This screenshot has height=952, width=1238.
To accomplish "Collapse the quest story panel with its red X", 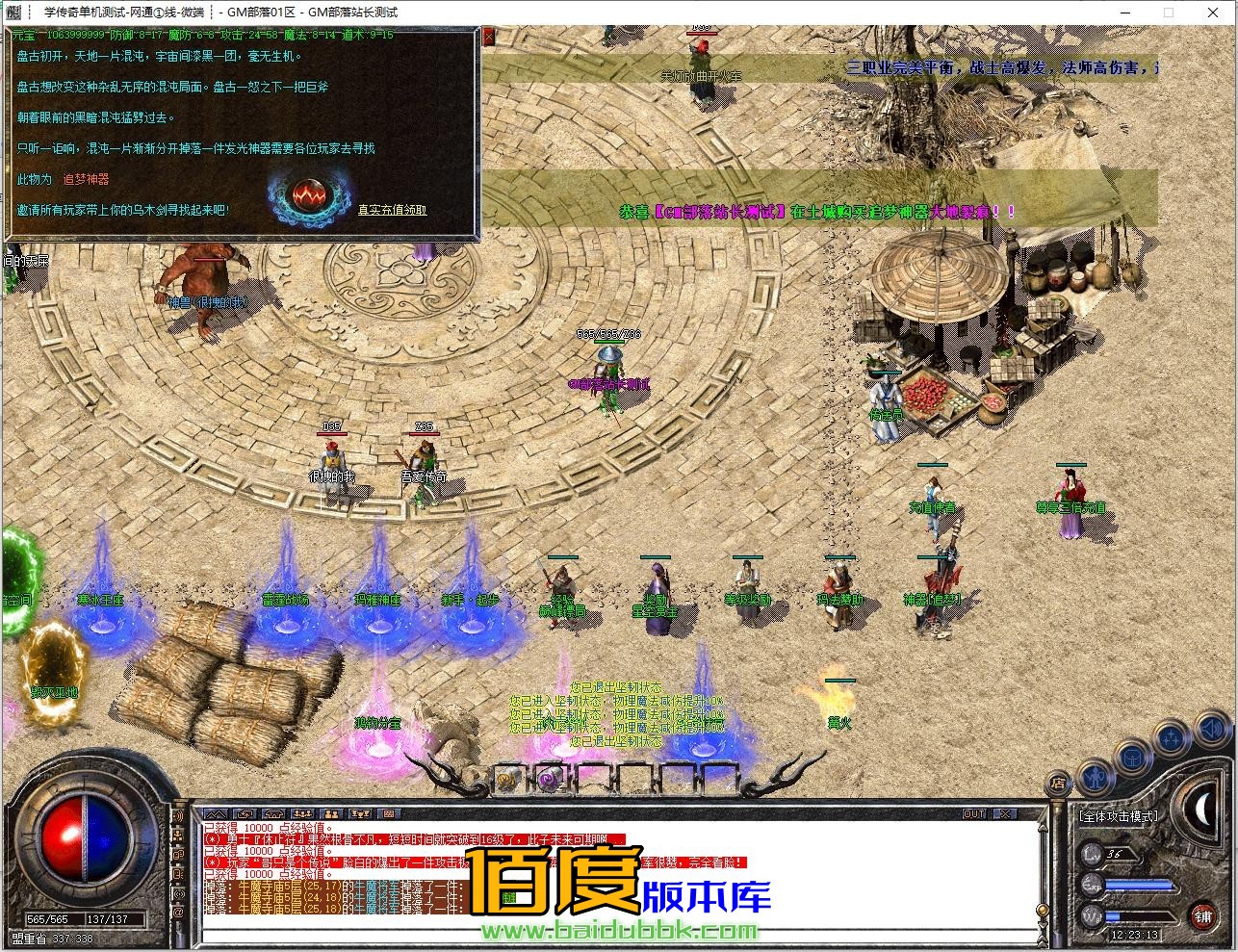I will pos(489,35).
